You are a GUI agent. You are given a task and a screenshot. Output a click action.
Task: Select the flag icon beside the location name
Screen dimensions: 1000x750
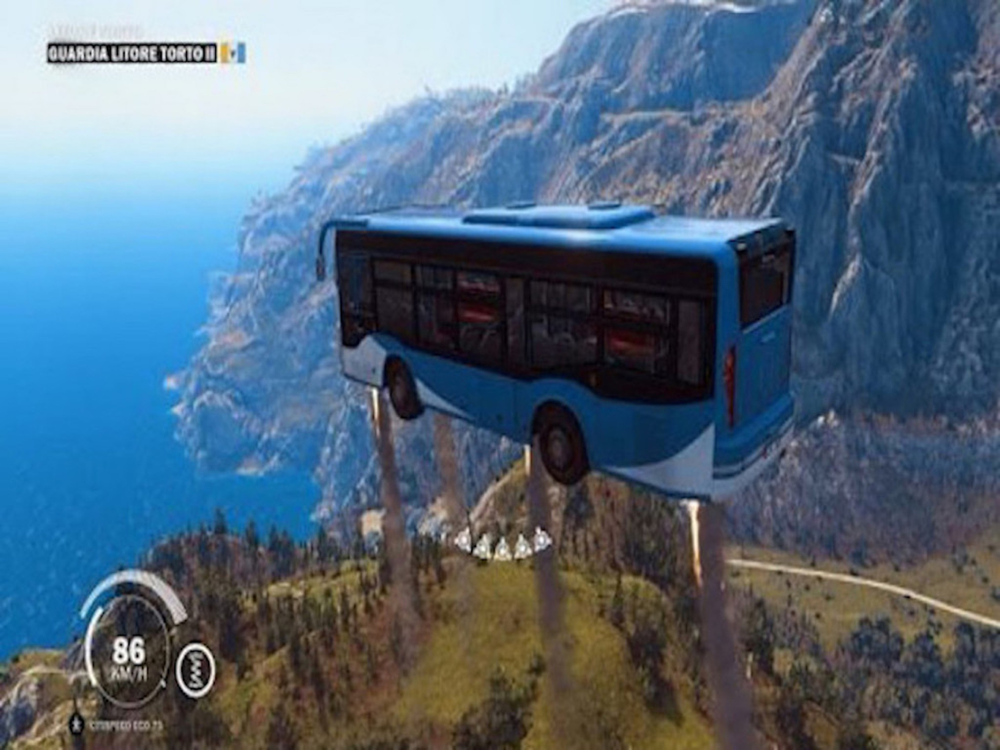(x=233, y=53)
